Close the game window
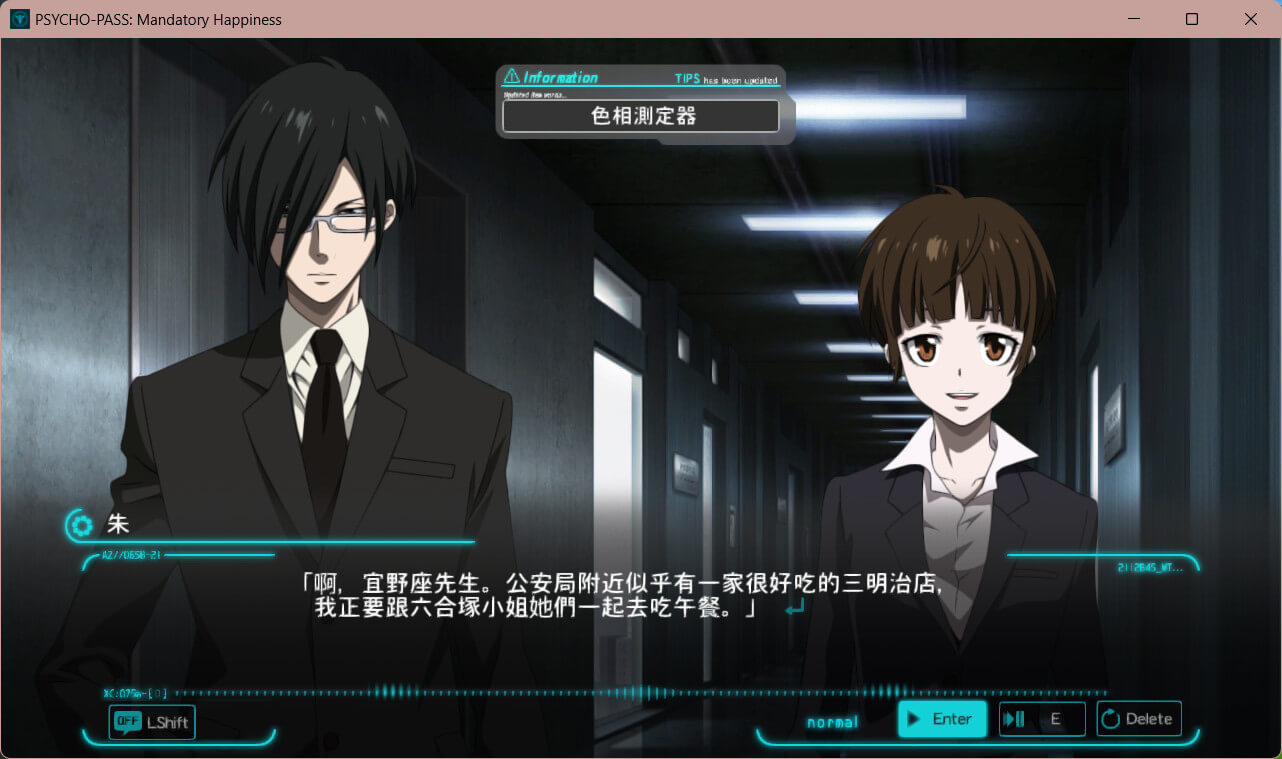Image resolution: width=1282 pixels, height=759 pixels. tap(1251, 19)
